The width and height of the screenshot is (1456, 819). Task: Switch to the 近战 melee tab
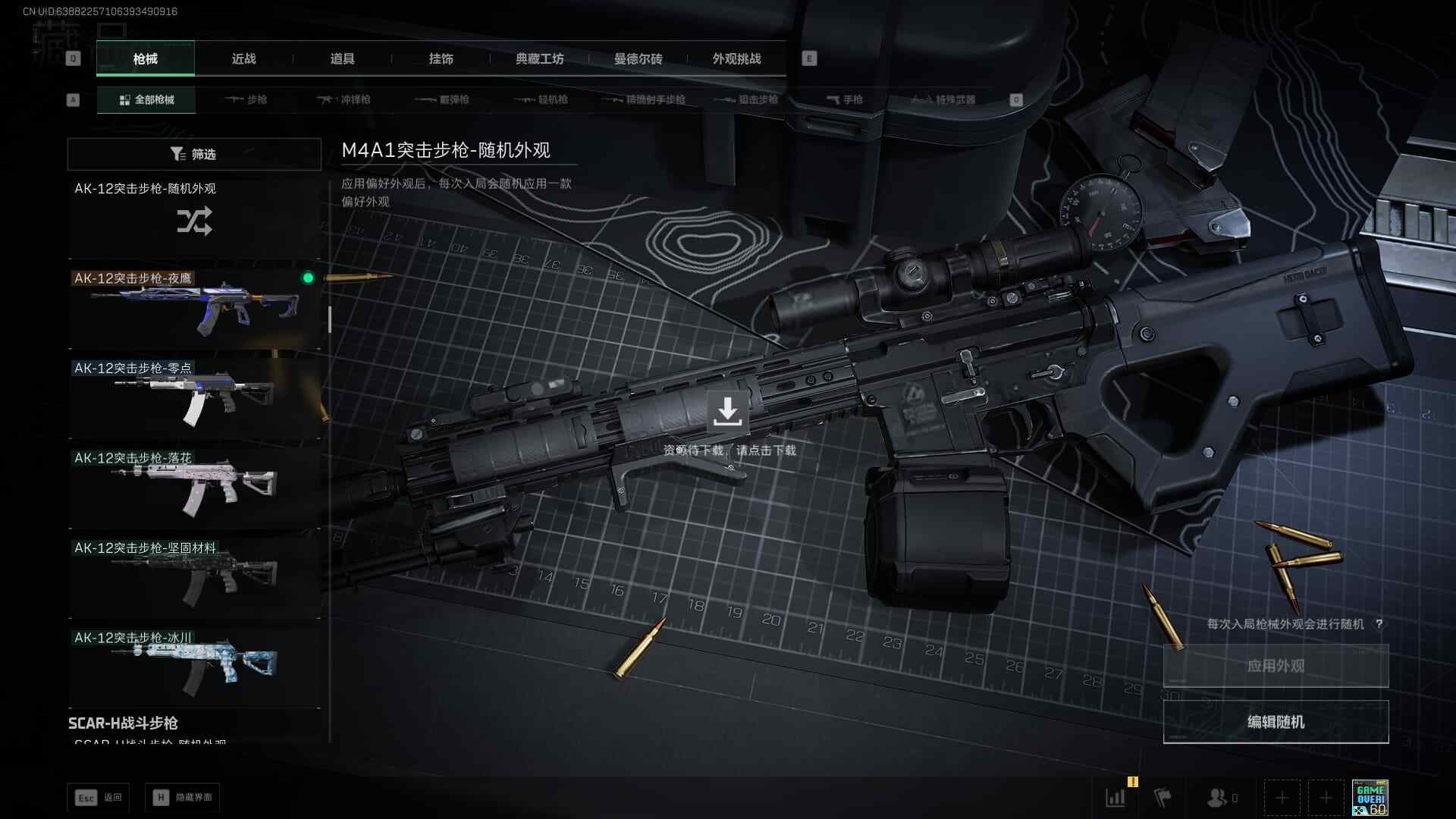(x=243, y=58)
